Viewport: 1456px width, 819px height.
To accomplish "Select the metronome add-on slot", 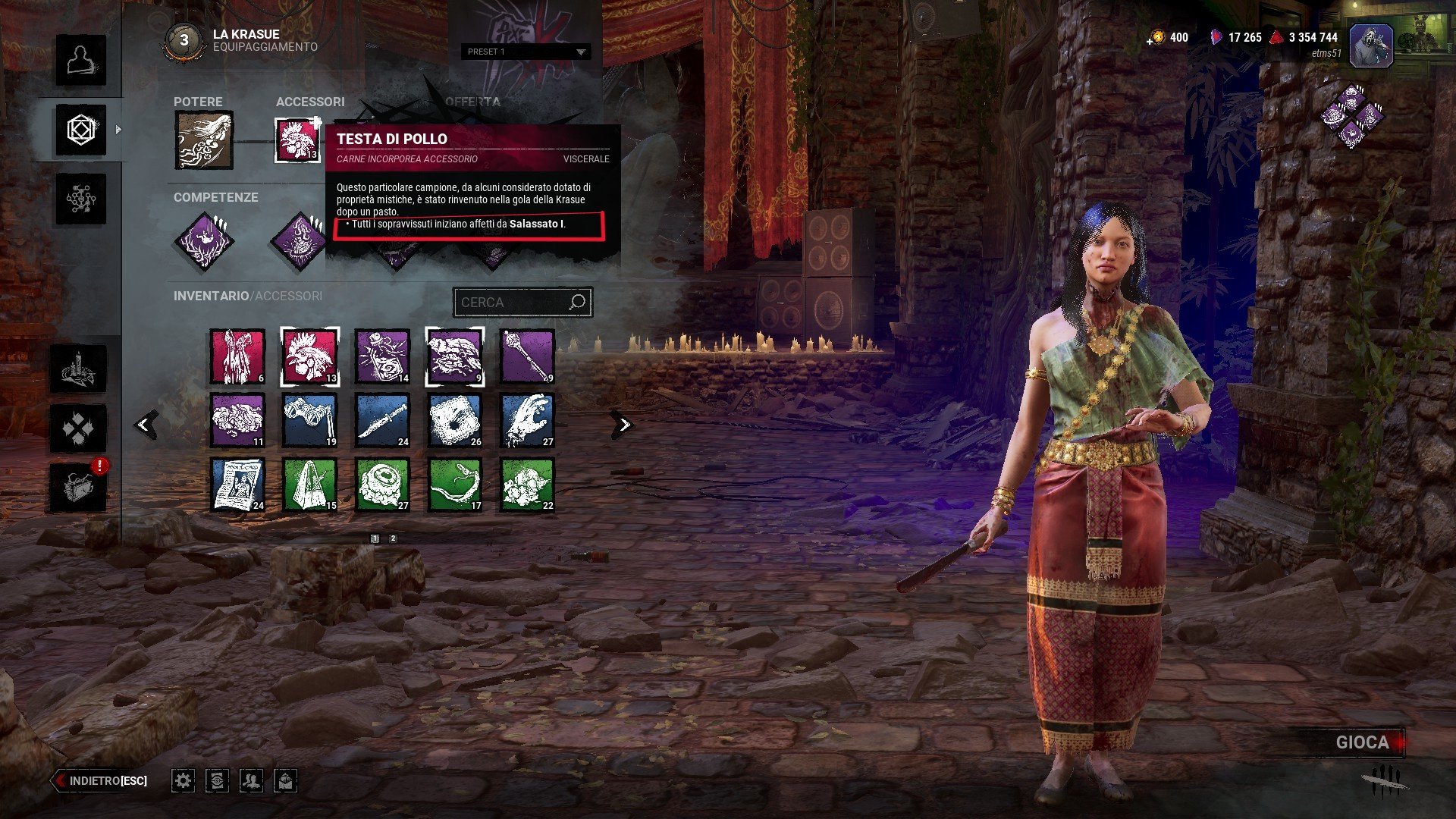I will pos(309,485).
